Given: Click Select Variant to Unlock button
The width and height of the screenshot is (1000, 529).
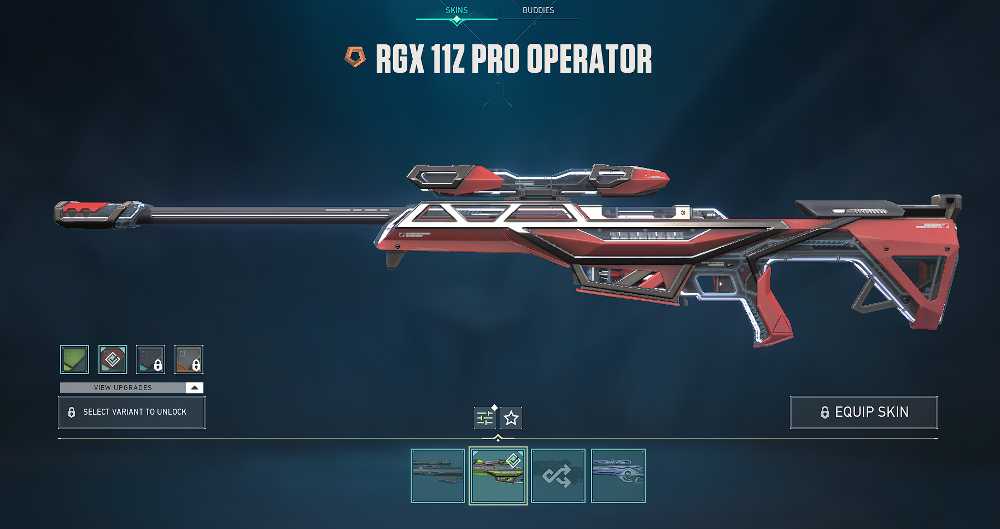Looking at the screenshot, I should pos(132,412).
